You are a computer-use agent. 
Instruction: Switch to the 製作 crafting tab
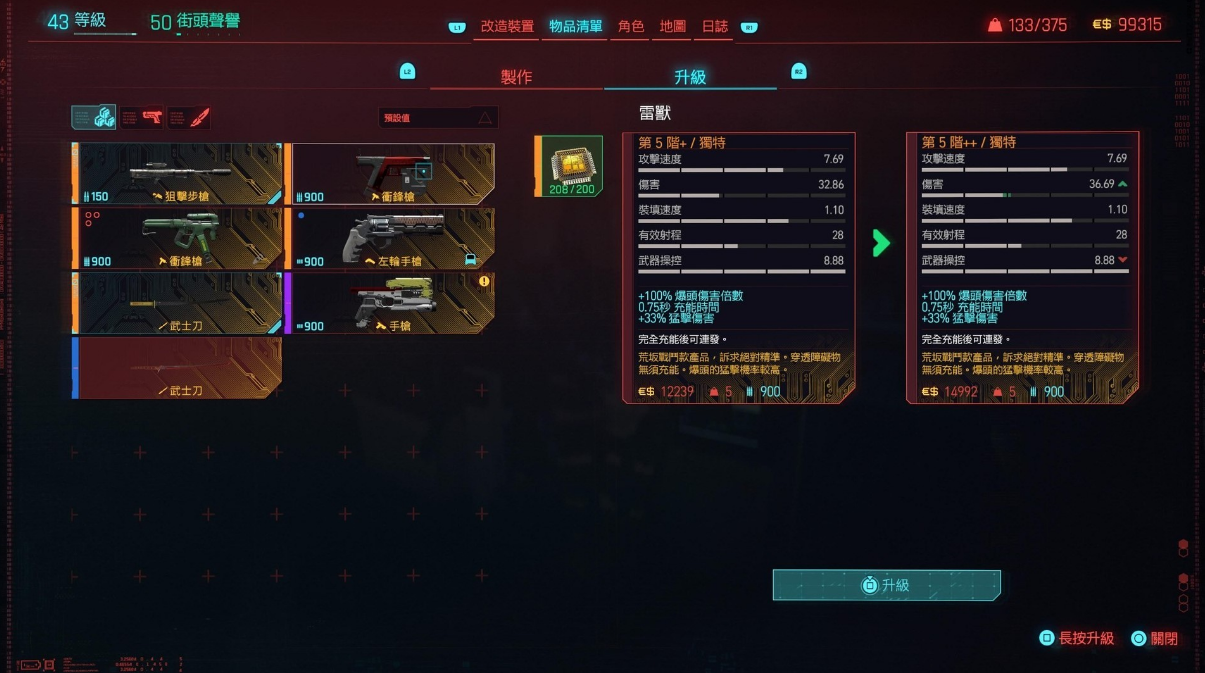point(516,77)
